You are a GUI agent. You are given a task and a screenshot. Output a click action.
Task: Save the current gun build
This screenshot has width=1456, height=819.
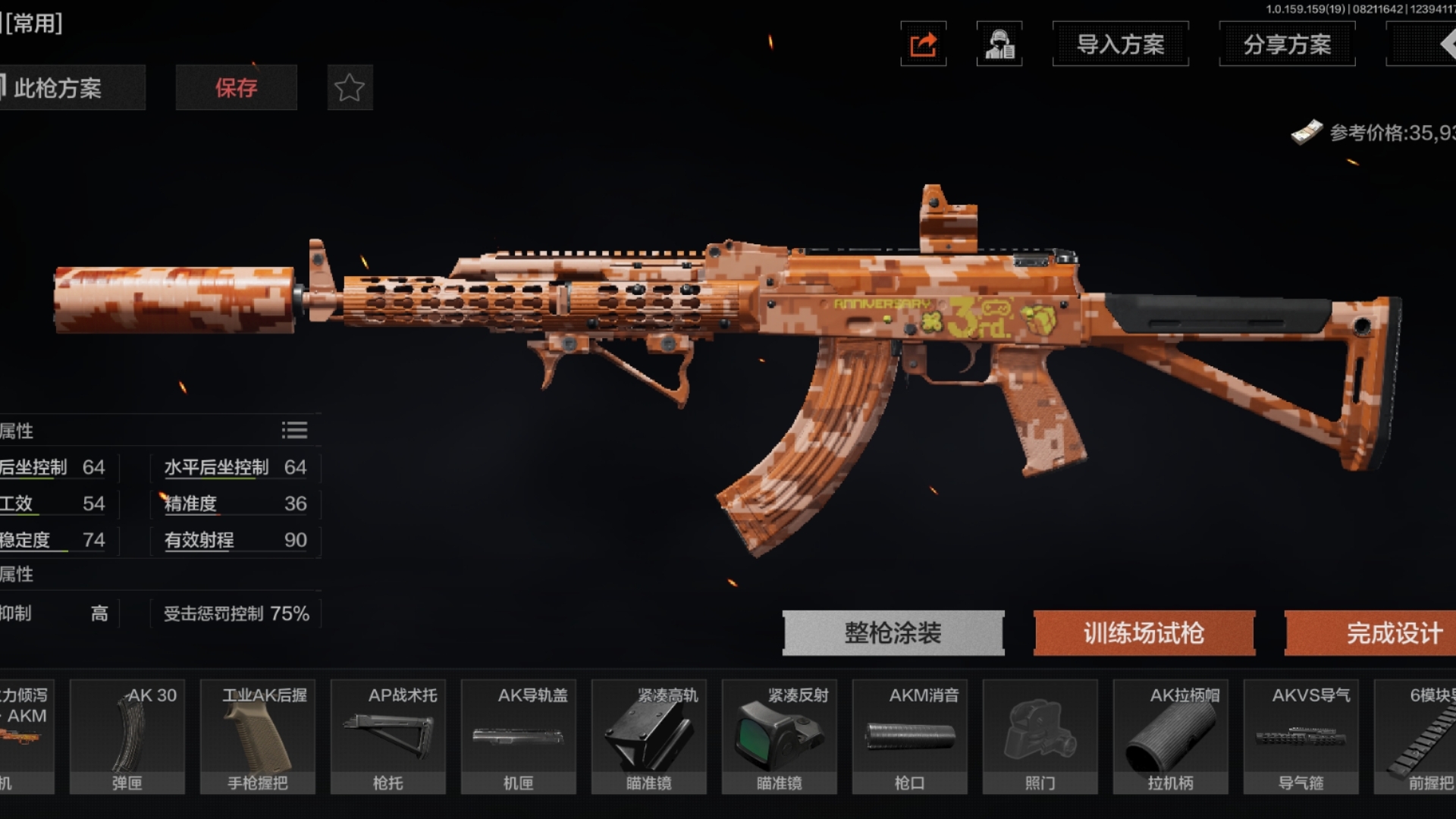(236, 88)
